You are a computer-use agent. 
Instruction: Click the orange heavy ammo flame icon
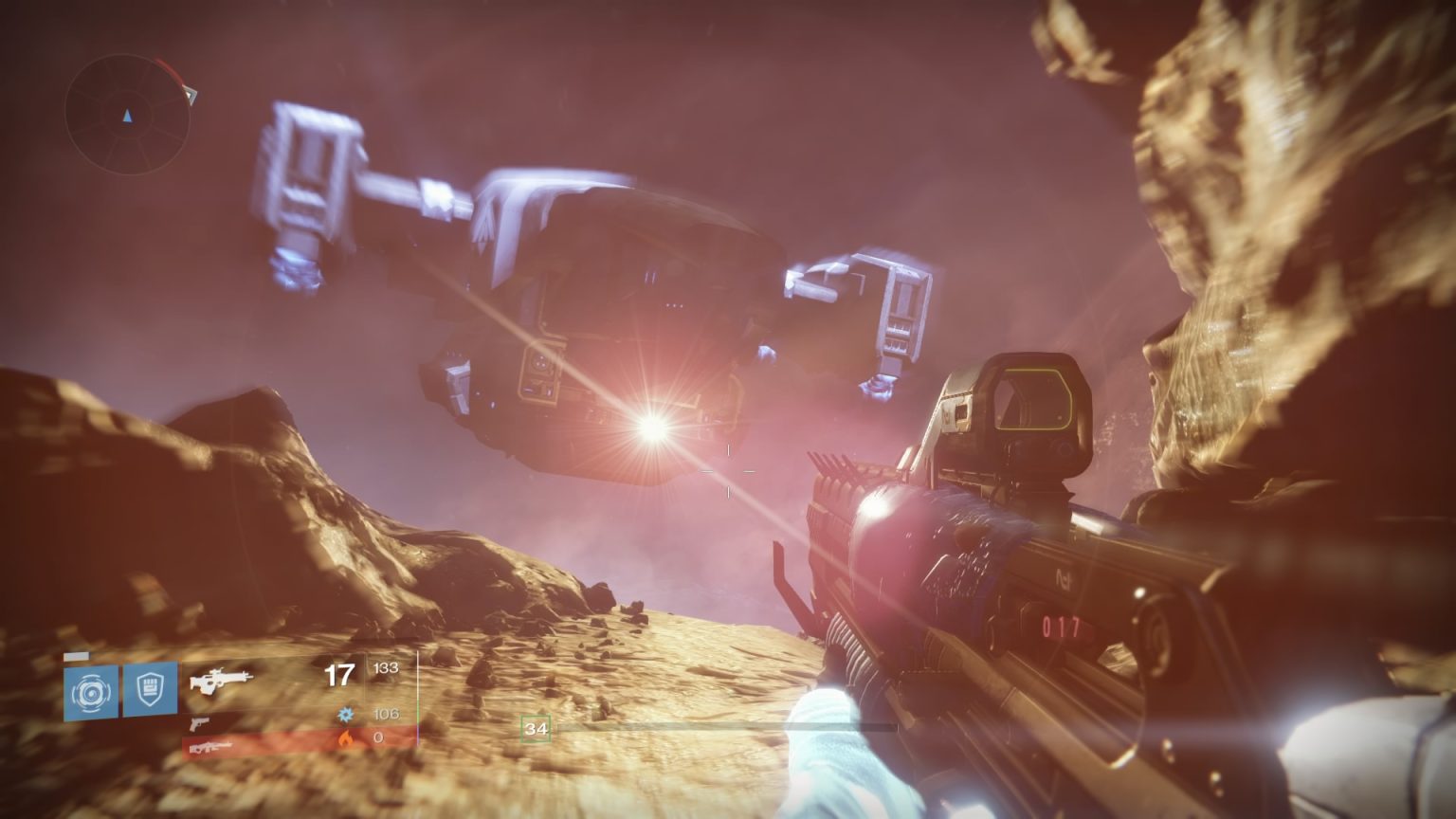click(x=345, y=737)
